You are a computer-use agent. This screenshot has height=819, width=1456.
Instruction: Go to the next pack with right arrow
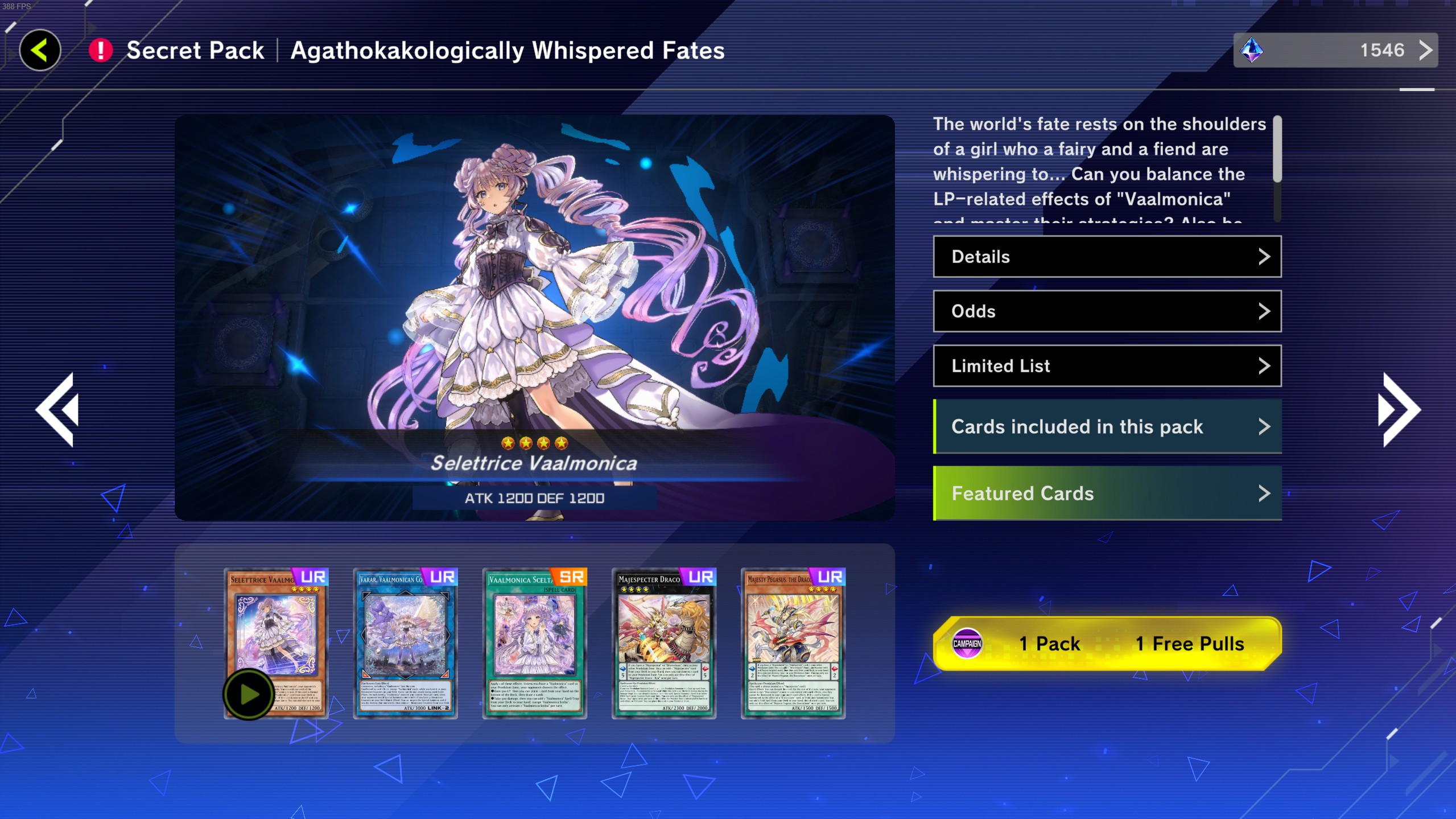coord(1399,410)
